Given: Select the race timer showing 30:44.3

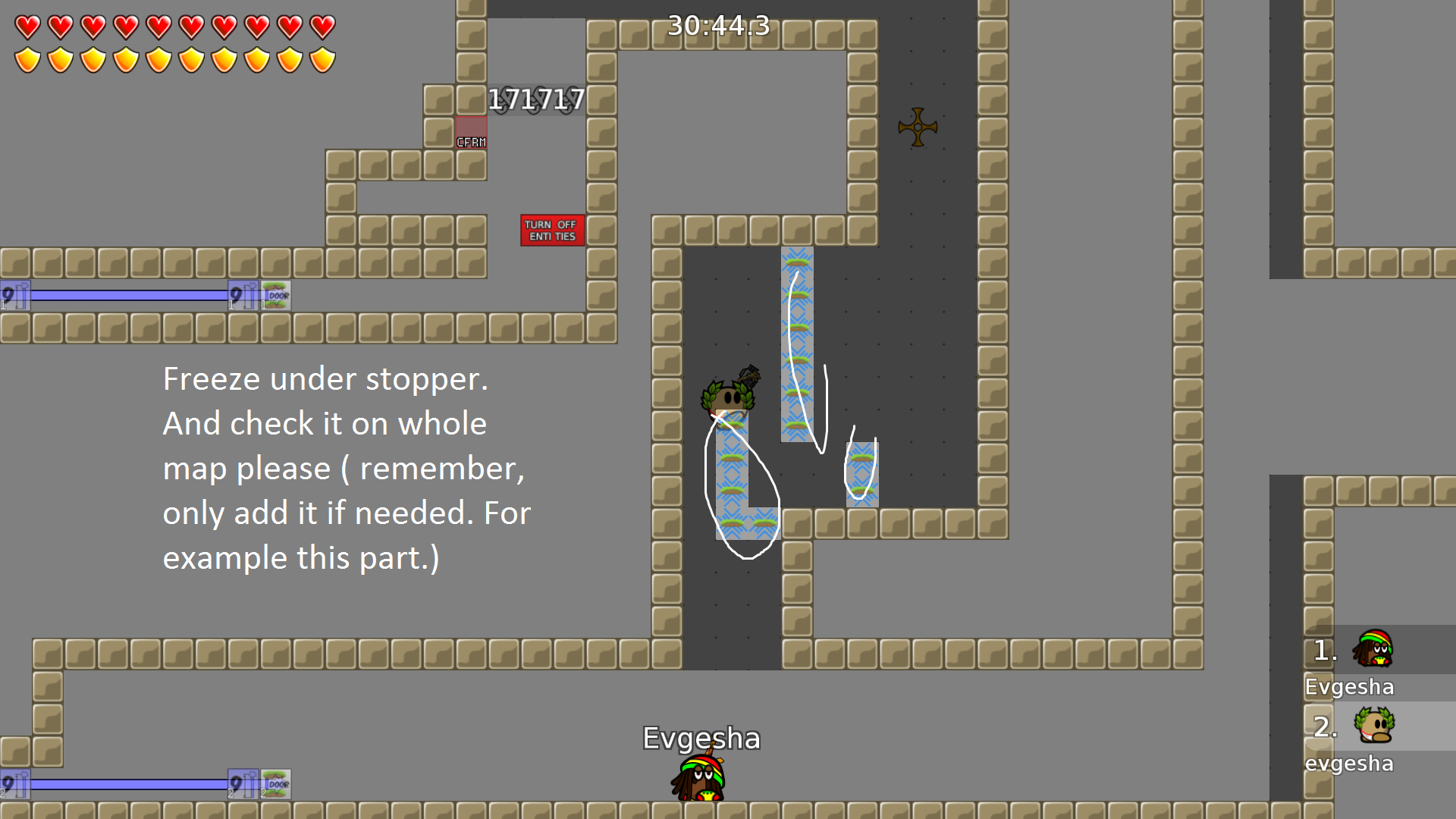Looking at the screenshot, I should click(717, 27).
